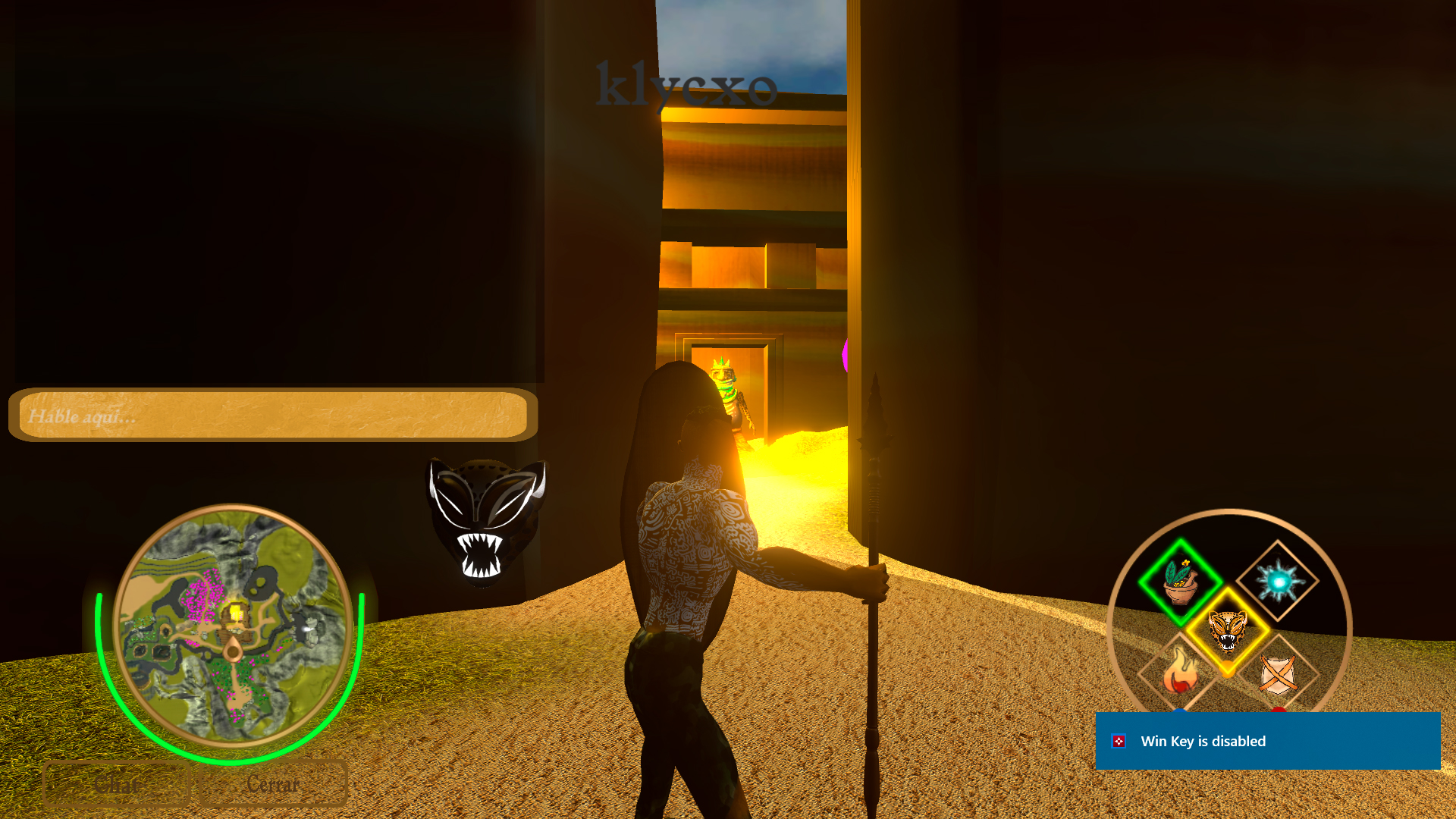This screenshot has width=1456, height=819.
Task: Toggle off the green-highlighted herb skill
Action: [x=1181, y=582]
